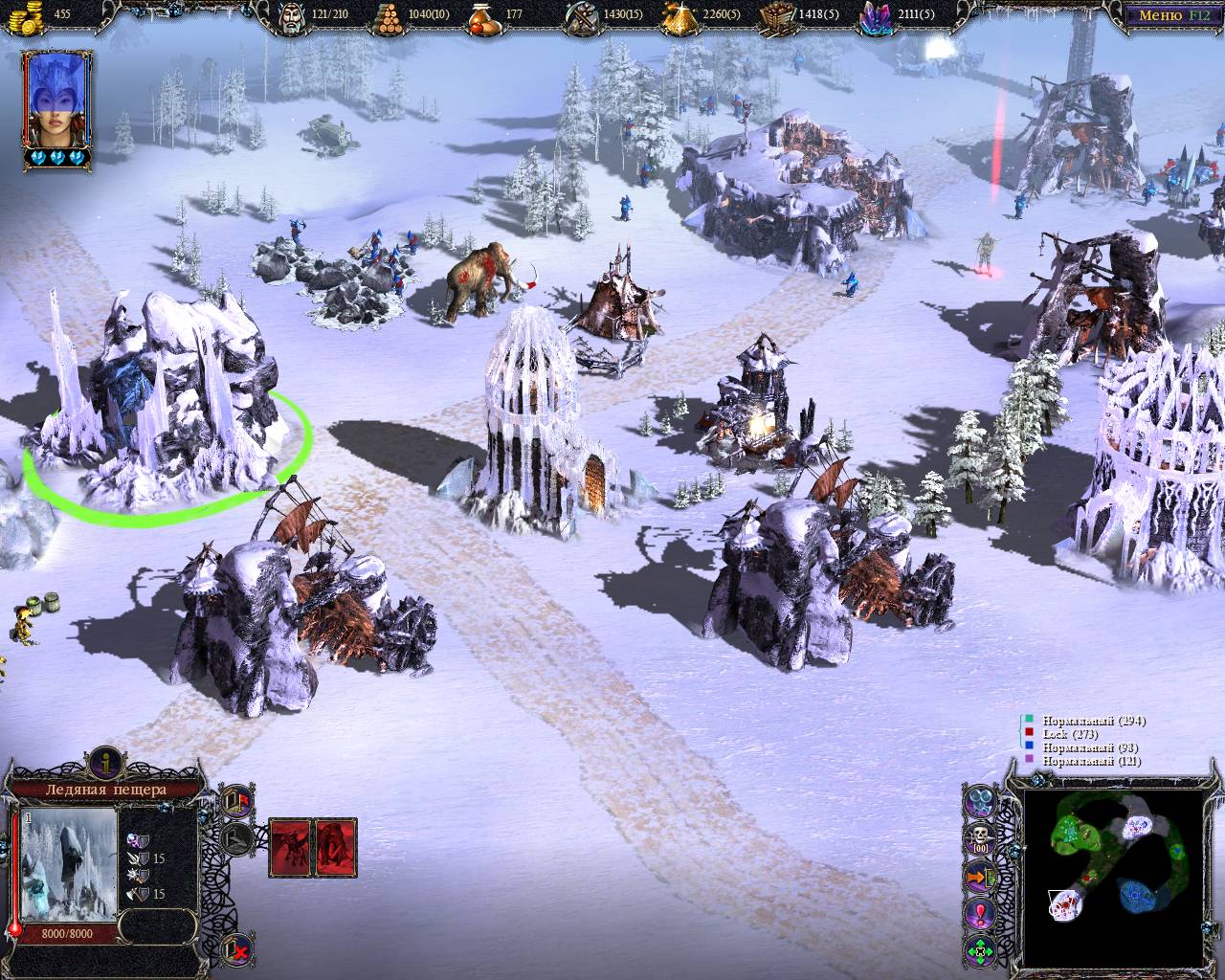Image resolution: width=1225 pixels, height=980 pixels.
Task: Toggle the camera mode button by minimap
Action: (x=979, y=802)
